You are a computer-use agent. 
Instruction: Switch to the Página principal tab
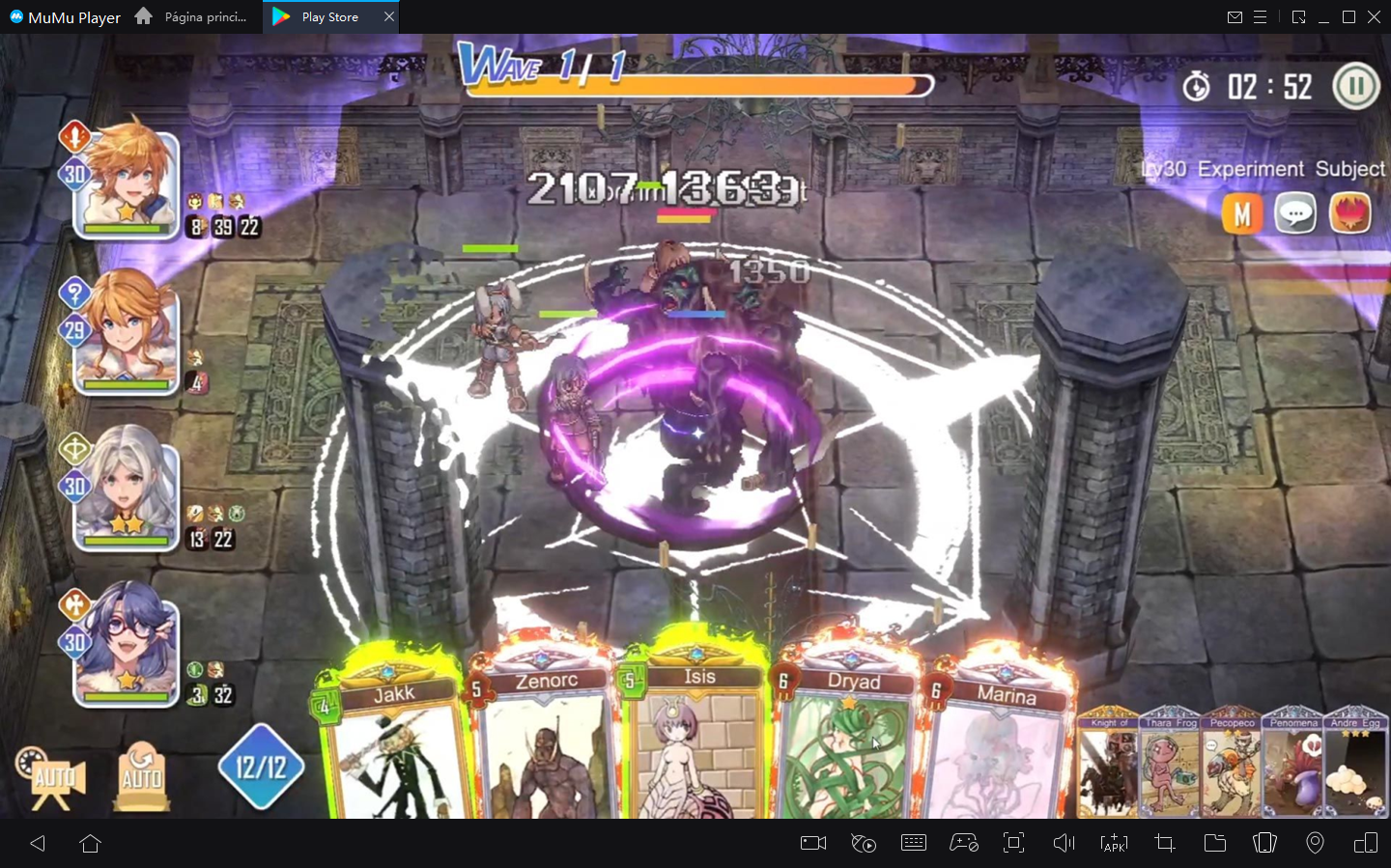pyautogui.click(x=203, y=16)
